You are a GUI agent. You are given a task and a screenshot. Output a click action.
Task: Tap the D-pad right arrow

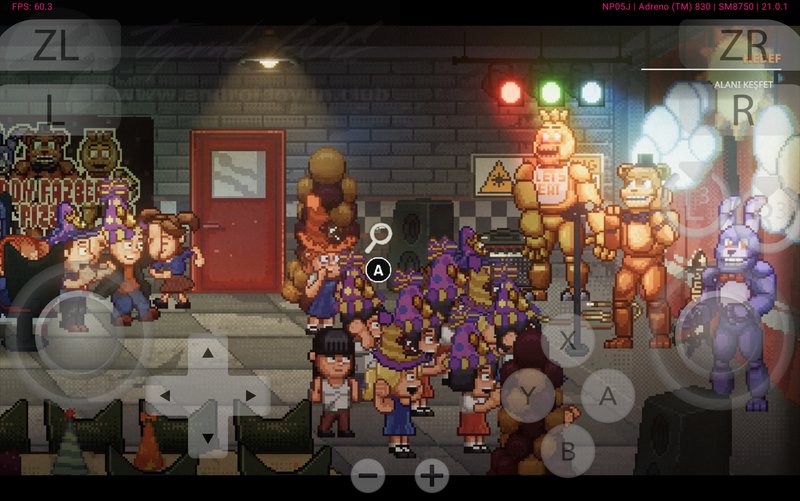pos(250,396)
